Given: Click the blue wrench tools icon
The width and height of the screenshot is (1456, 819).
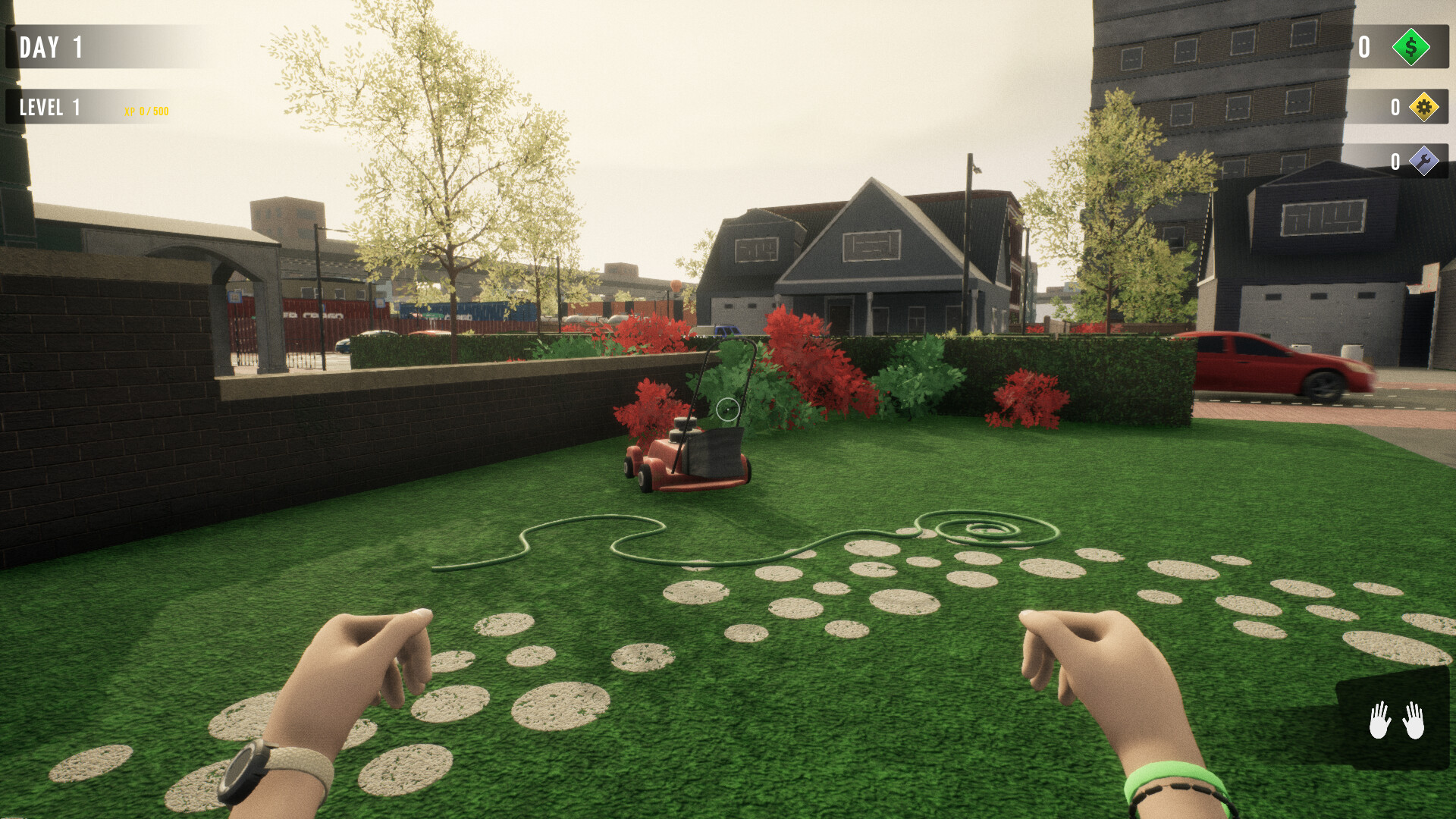Looking at the screenshot, I should click(1424, 162).
